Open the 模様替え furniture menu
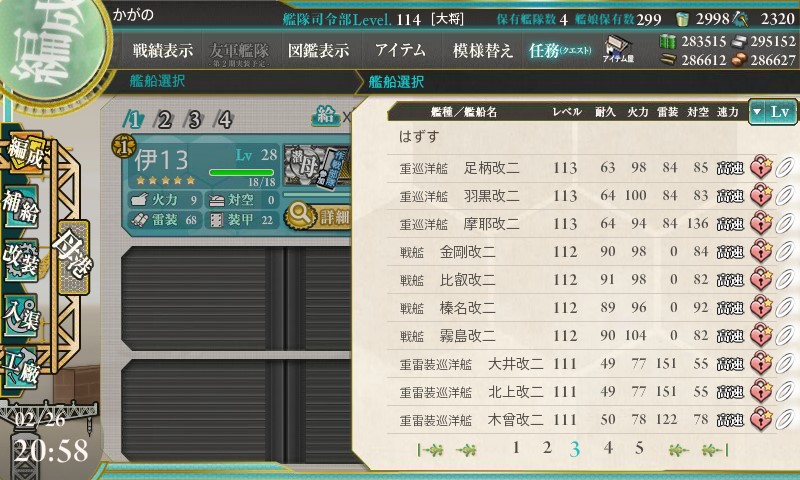Image resolution: width=800 pixels, height=480 pixels. 482,51
